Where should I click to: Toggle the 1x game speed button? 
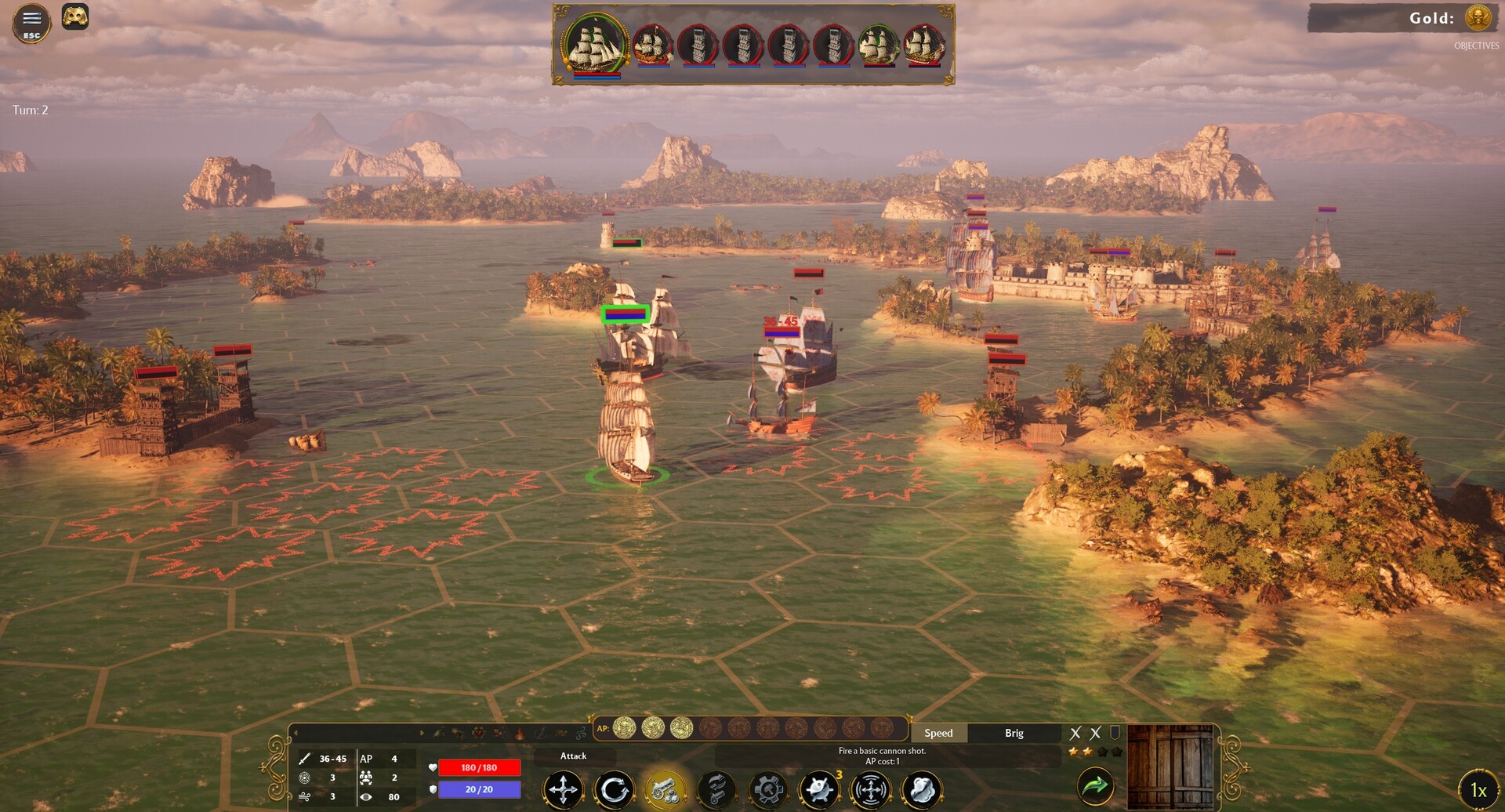(x=1478, y=790)
